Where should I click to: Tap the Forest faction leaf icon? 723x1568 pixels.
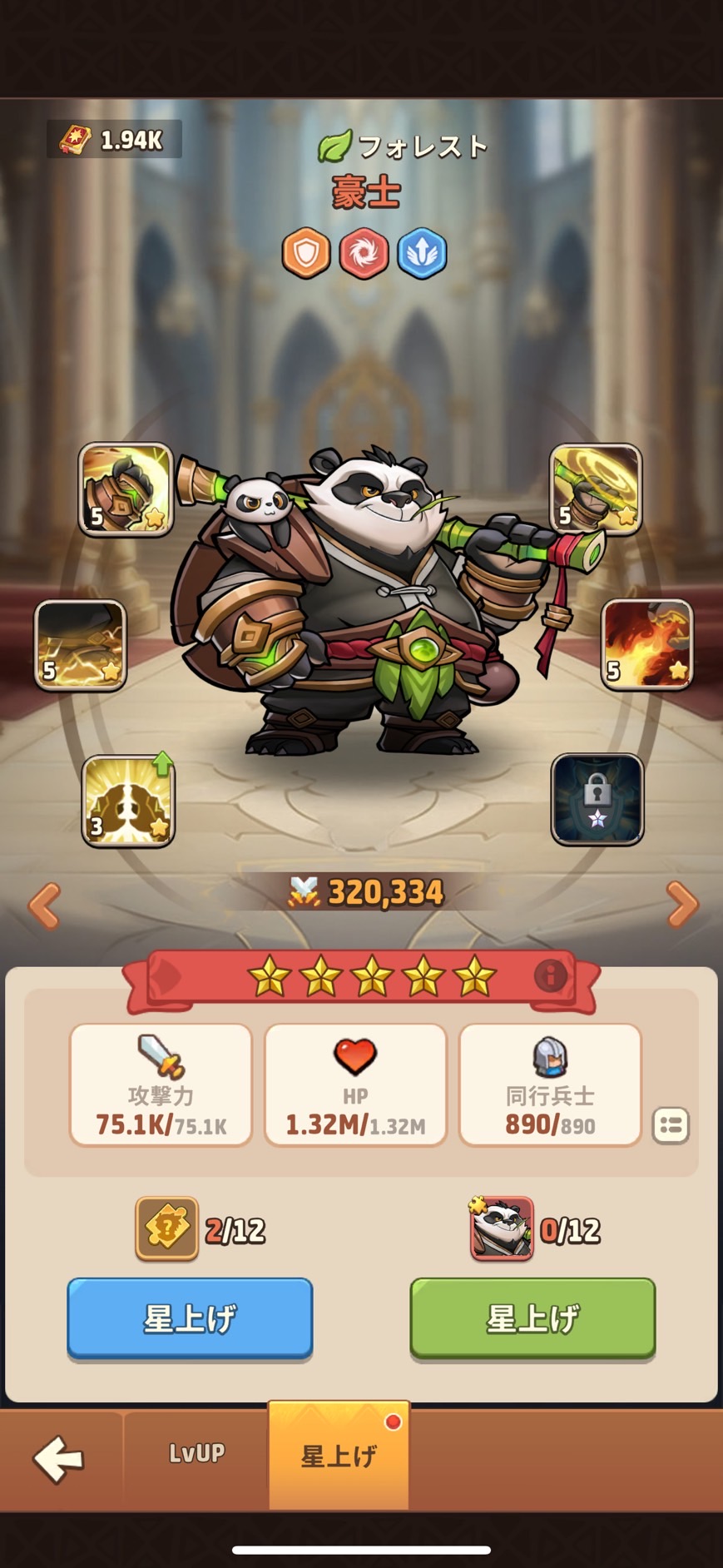[334, 146]
